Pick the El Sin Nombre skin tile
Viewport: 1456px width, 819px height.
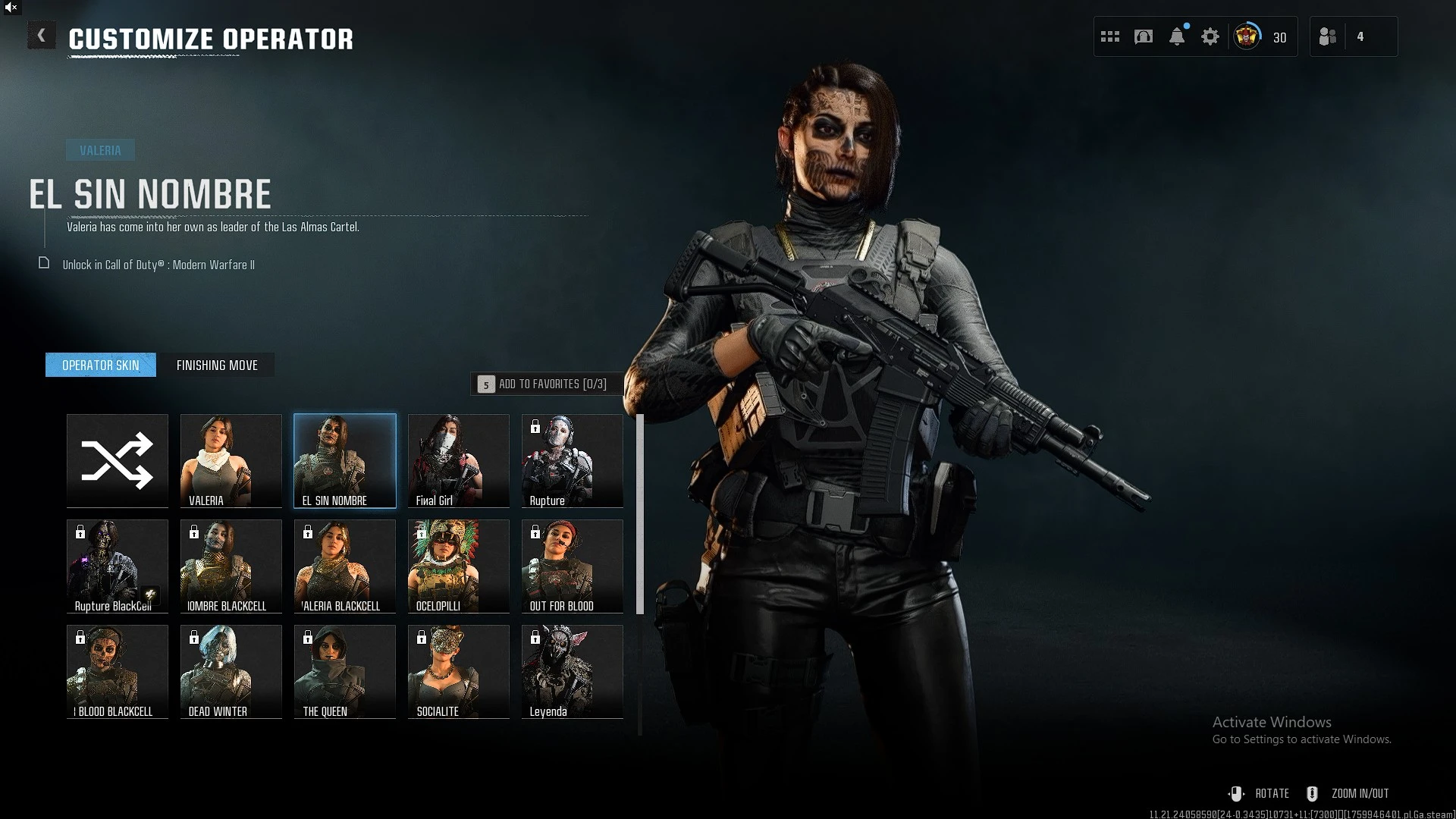345,460
